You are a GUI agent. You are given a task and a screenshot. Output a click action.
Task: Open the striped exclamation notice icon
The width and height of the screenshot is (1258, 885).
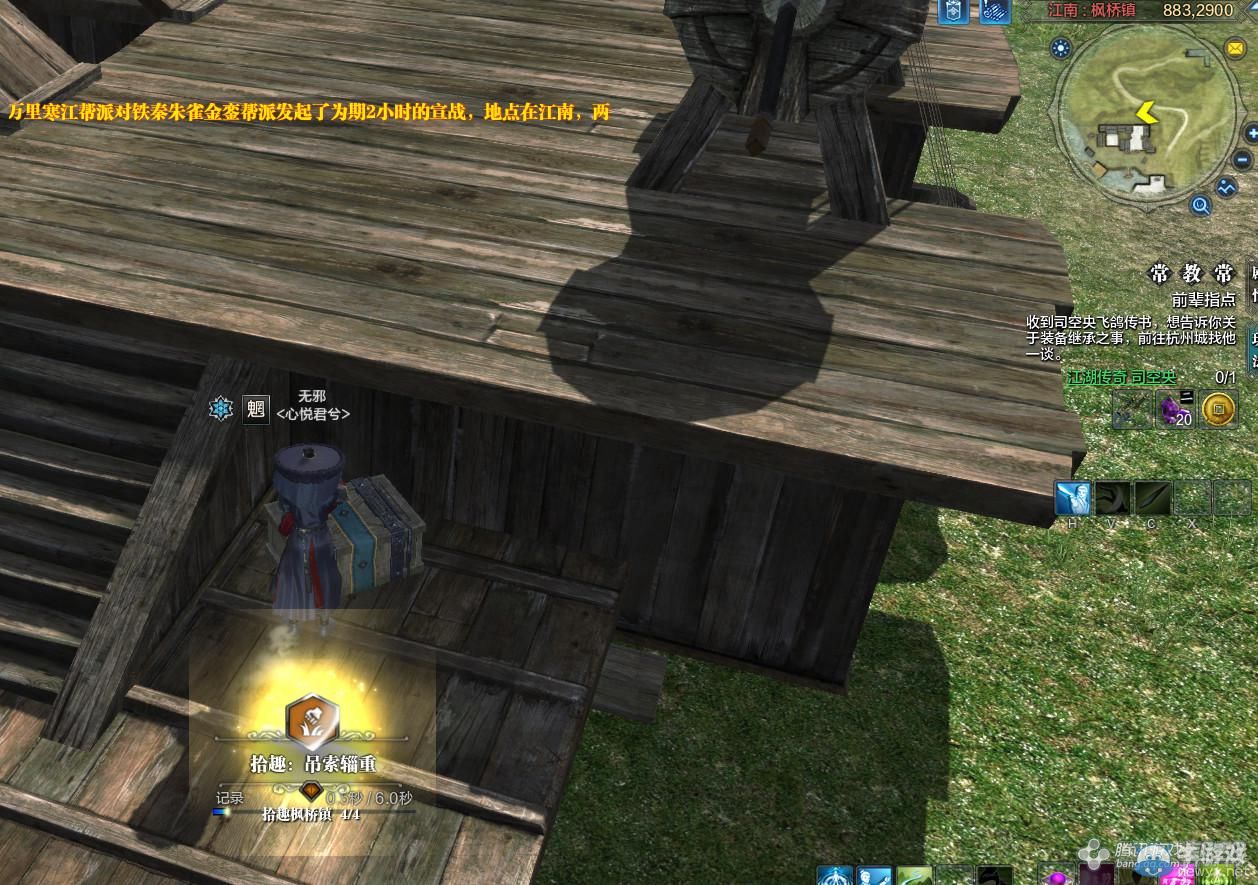click(x=995, y=12)
